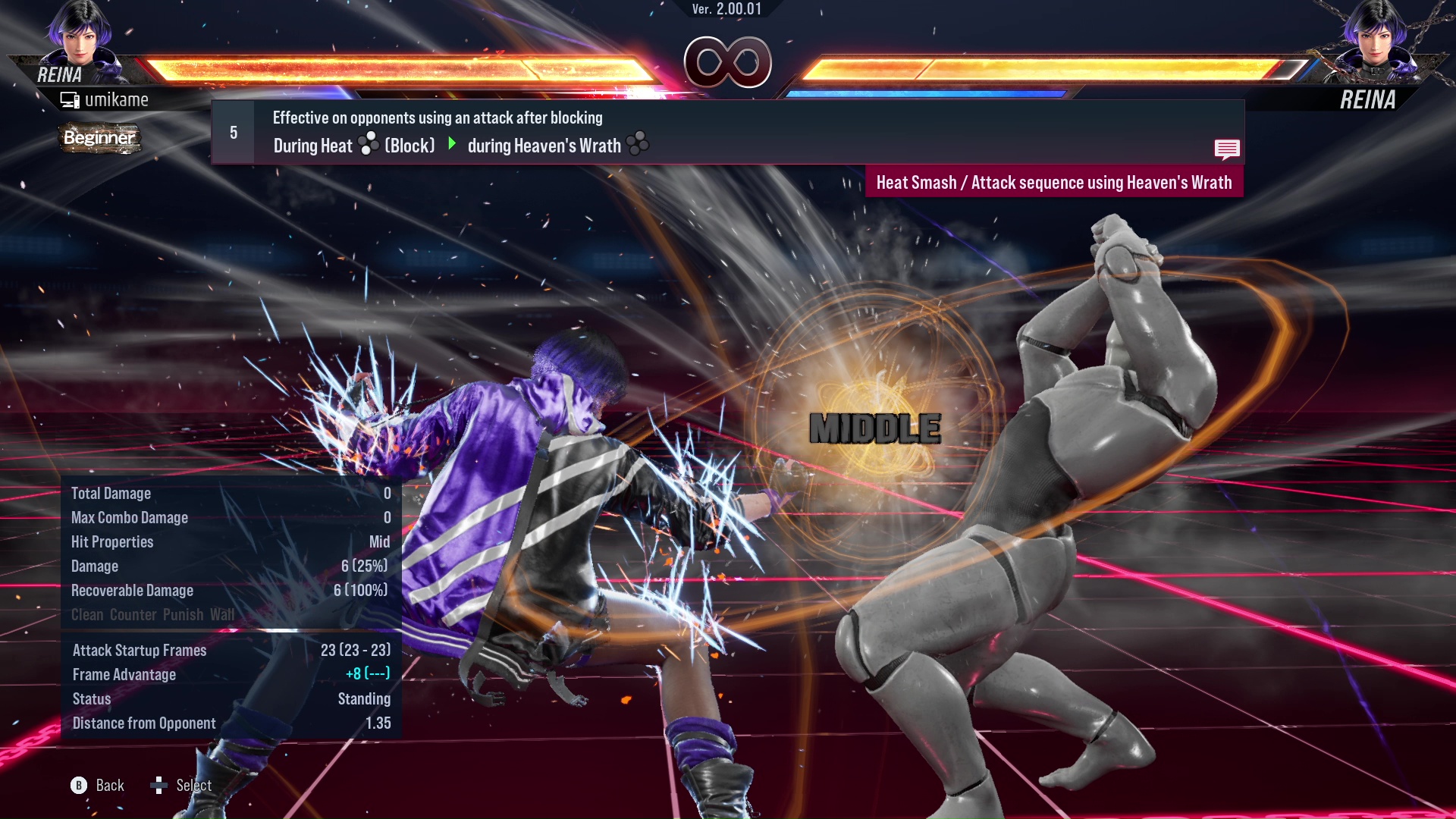Select combo step number 5
Viewport: 1456px width, 819px height.
point(232,132)
